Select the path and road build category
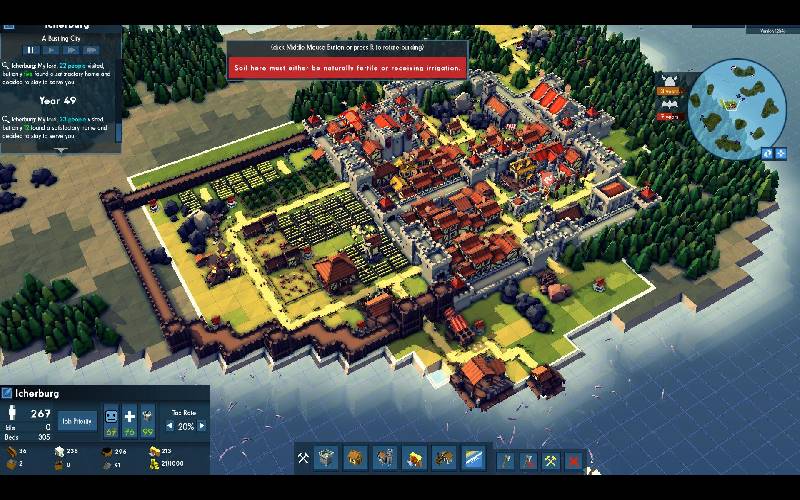 pyautogui.click(x=472, y=458)
